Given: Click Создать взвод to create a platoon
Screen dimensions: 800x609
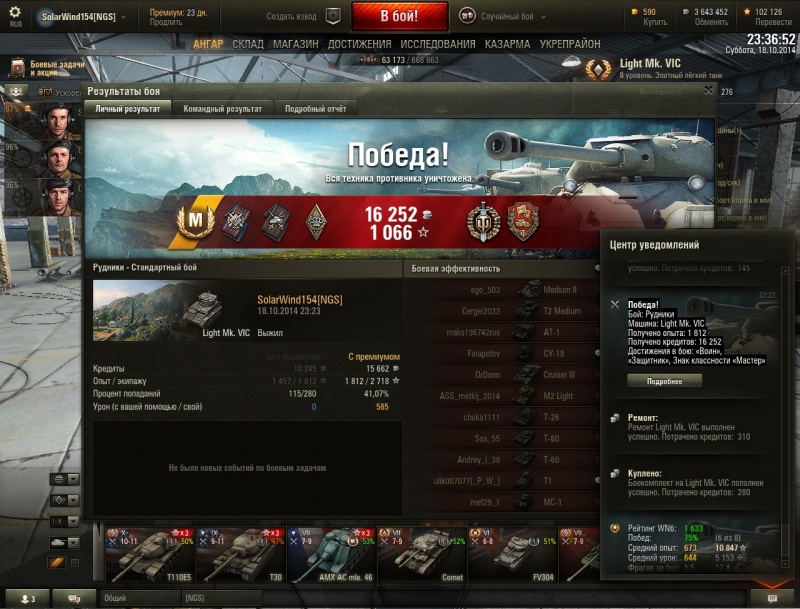Looking at the screenshot, I should click(x=304, y=17).
